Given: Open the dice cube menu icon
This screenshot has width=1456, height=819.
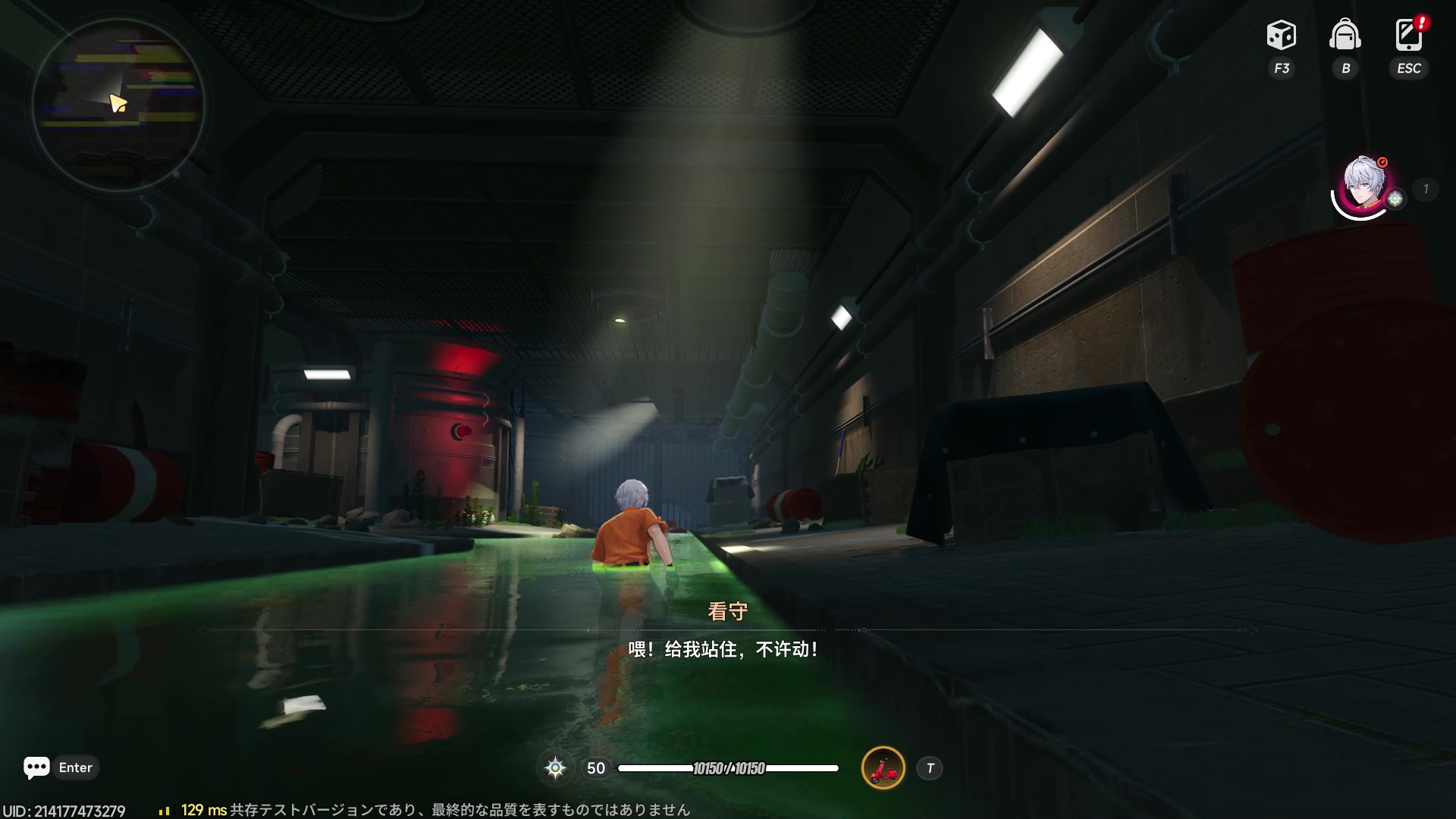Looking at the screenshot, I should coord(1281,36).
